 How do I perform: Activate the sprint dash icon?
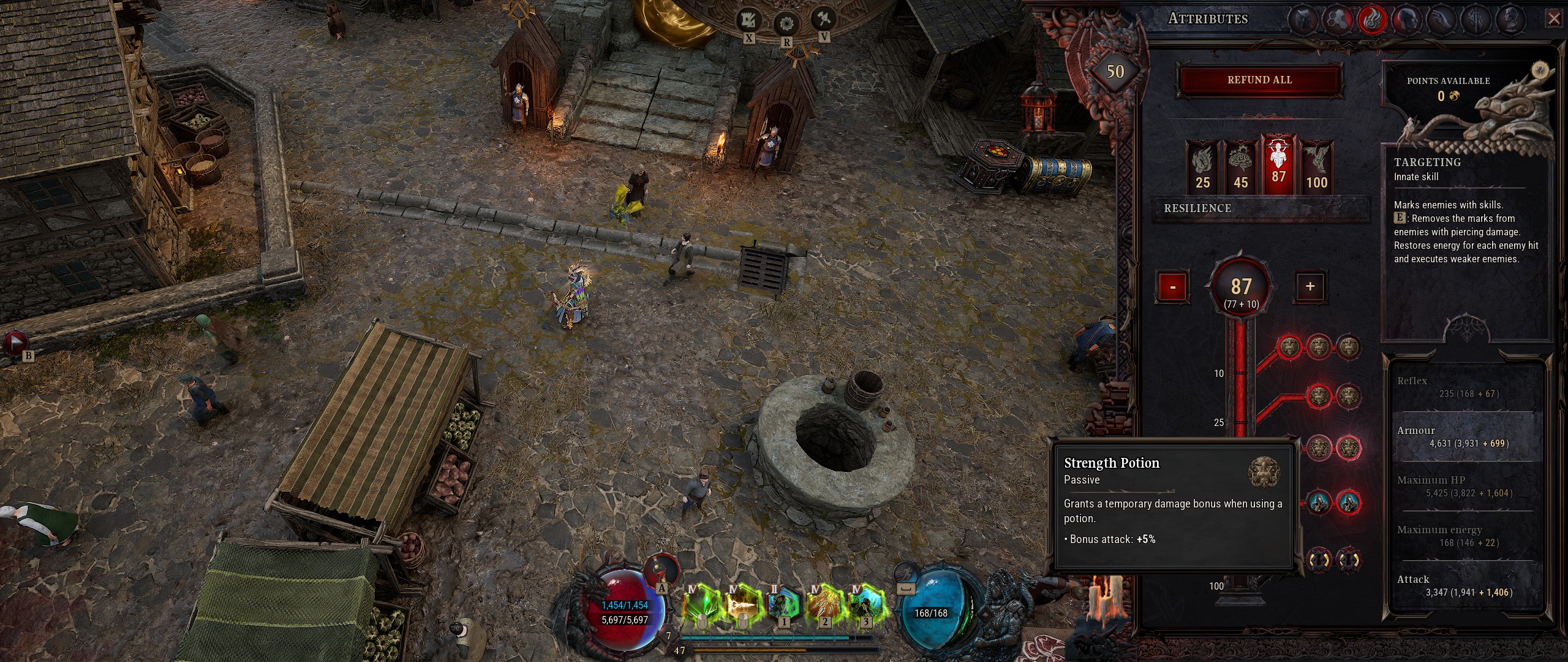pyautogui.click(x=906, y=574)
